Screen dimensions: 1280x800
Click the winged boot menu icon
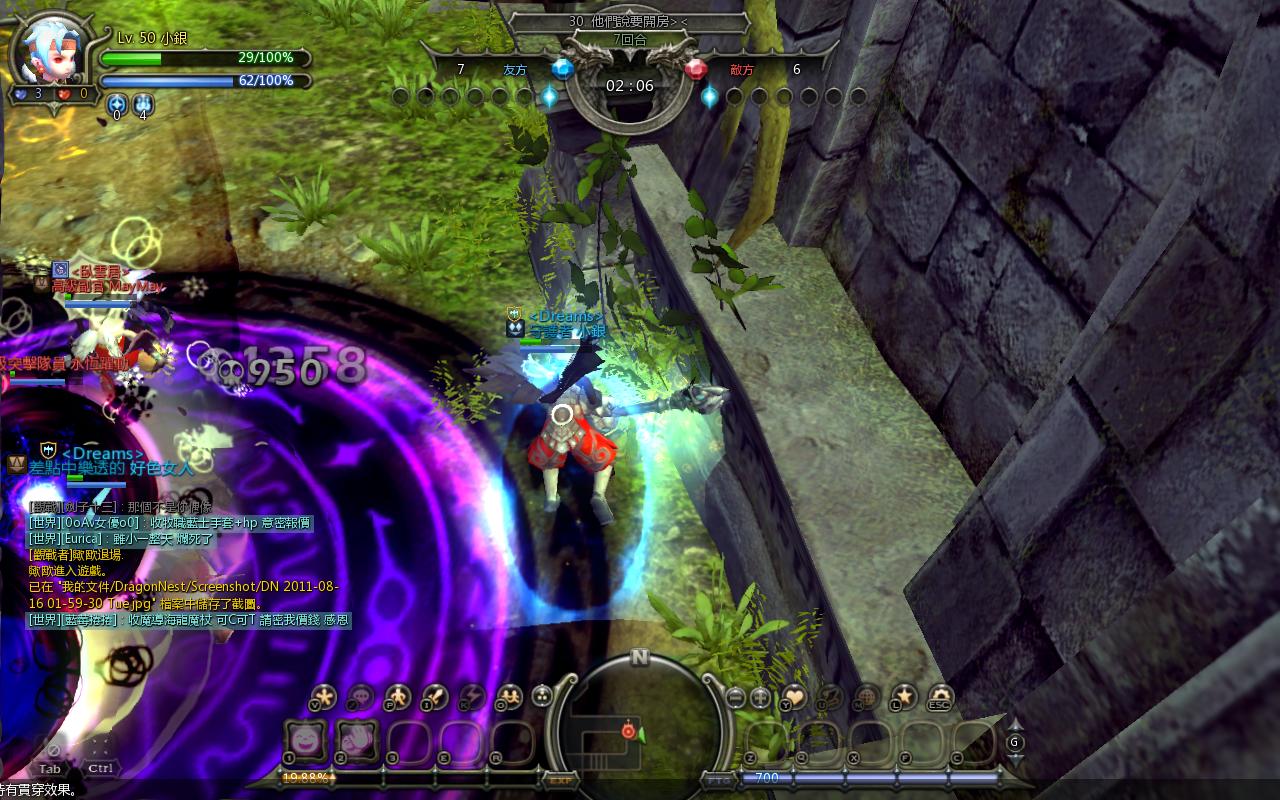coord(830,696)
